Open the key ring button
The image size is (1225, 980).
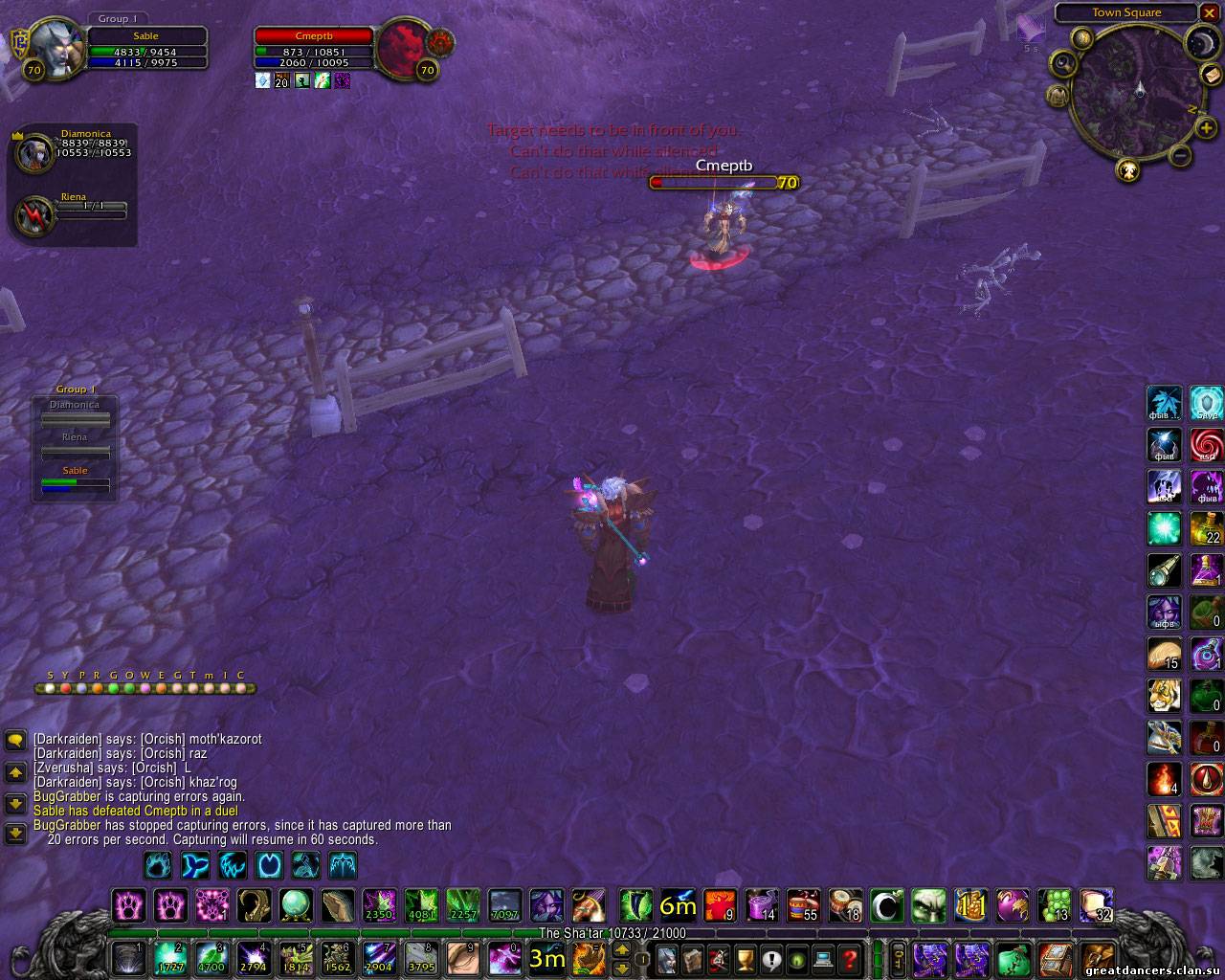[x=899, y=957]
